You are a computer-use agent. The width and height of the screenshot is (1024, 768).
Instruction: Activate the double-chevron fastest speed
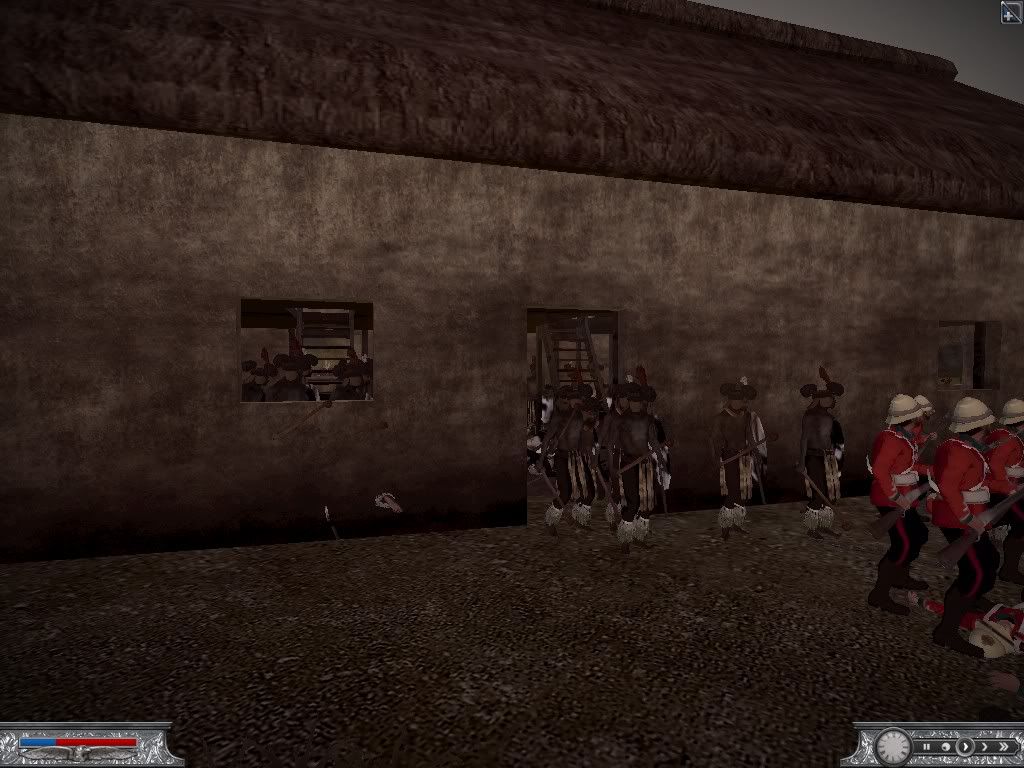(x=1002, y=746)
